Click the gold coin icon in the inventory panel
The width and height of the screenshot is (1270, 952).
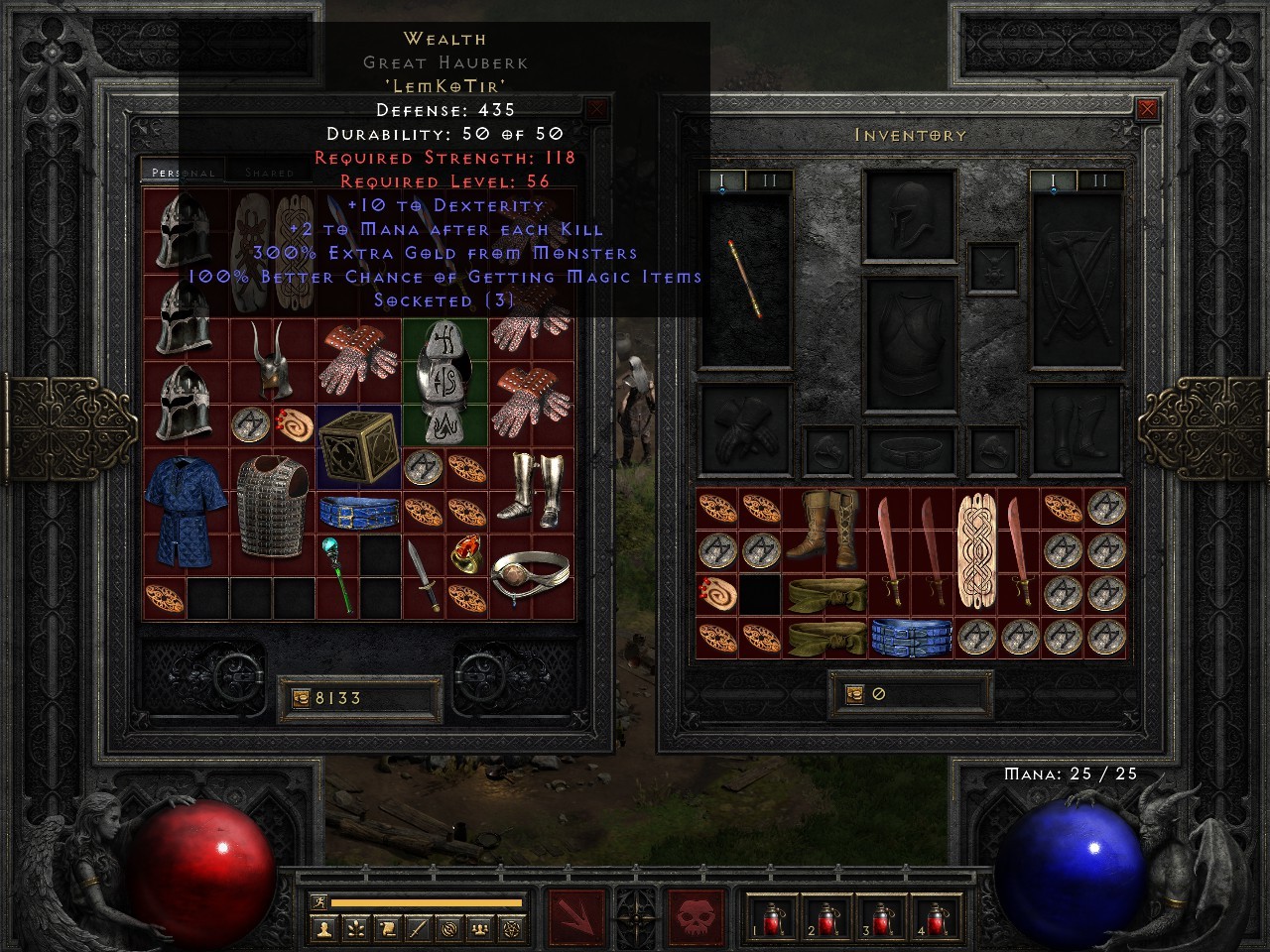[x=854, y=693]
